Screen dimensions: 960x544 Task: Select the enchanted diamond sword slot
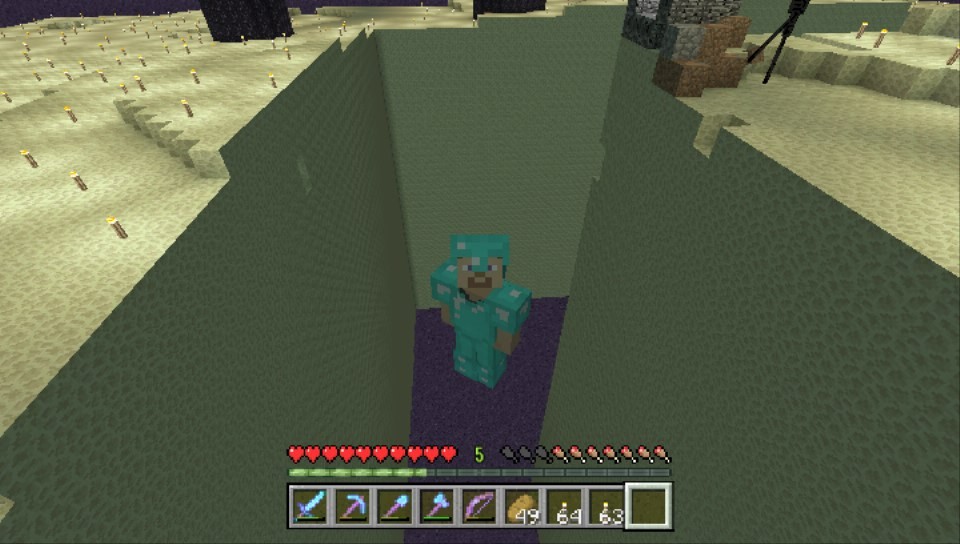pos(309,507)
